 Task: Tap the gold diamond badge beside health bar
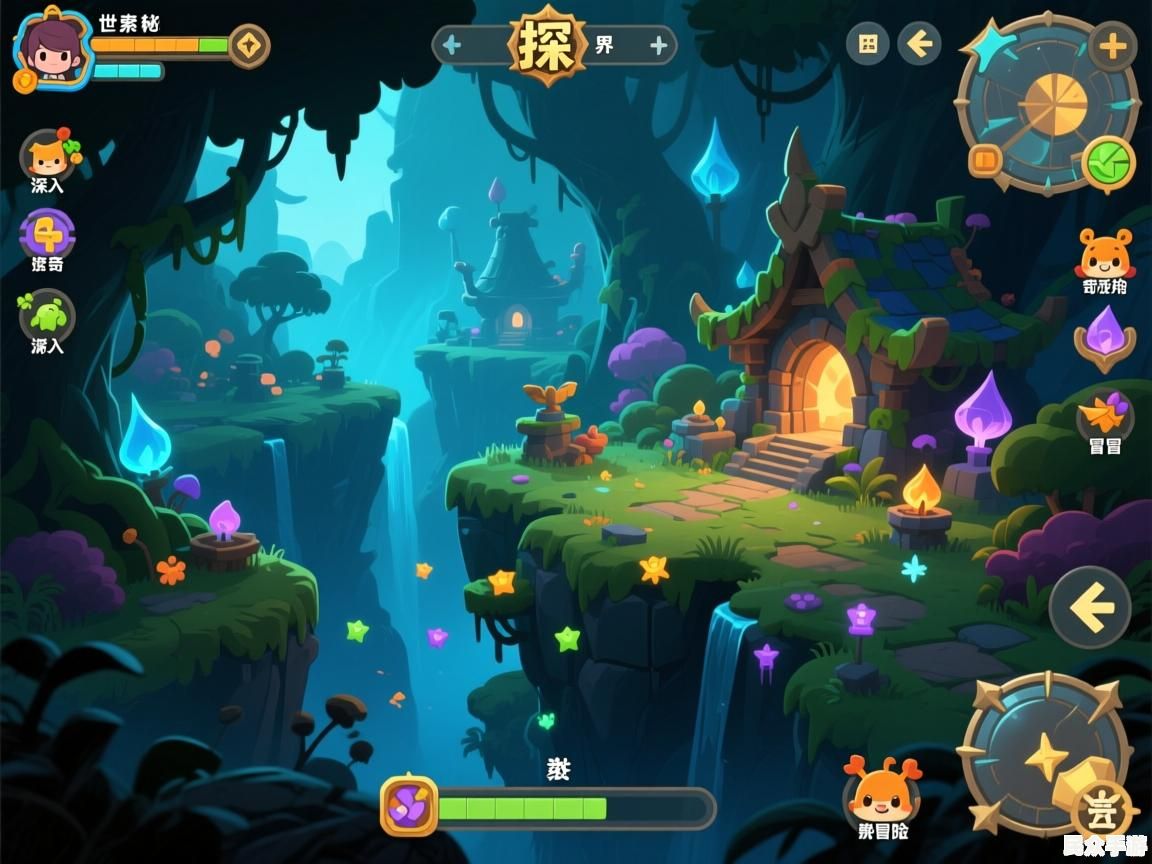tap(248, 46)
